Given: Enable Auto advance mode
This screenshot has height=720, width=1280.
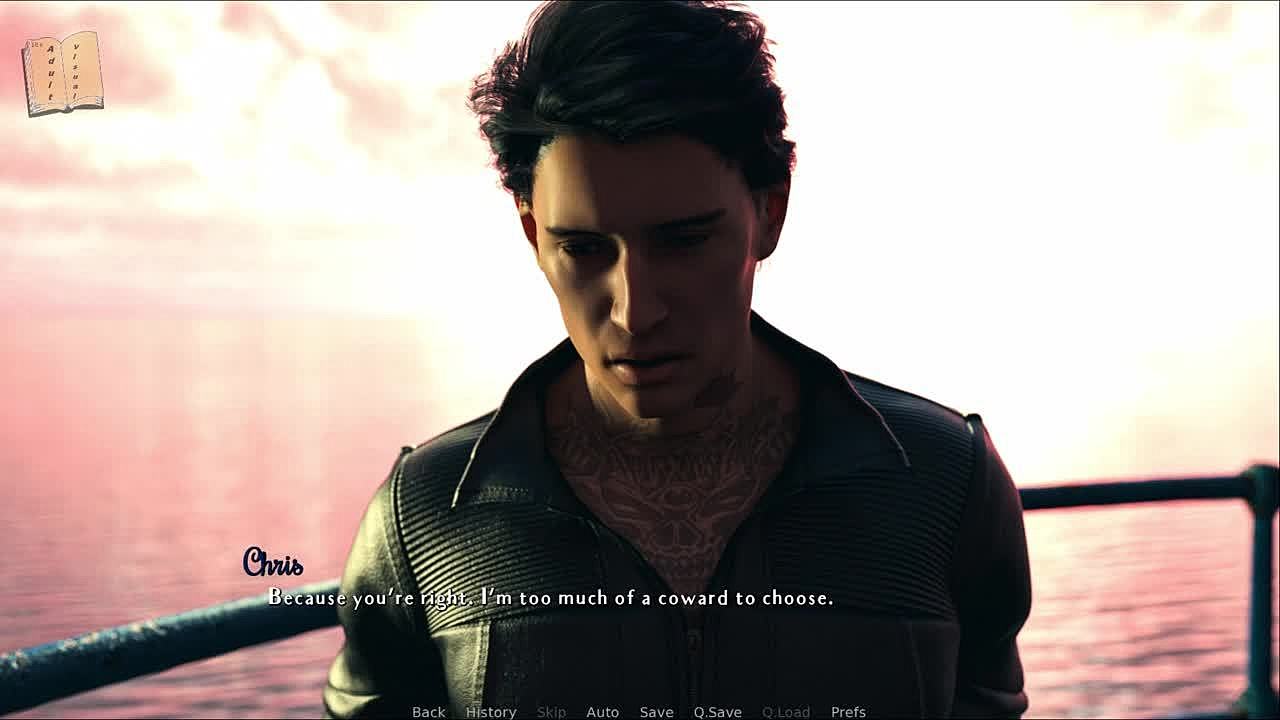Looking at the screenshot, I should click(602, 712).
